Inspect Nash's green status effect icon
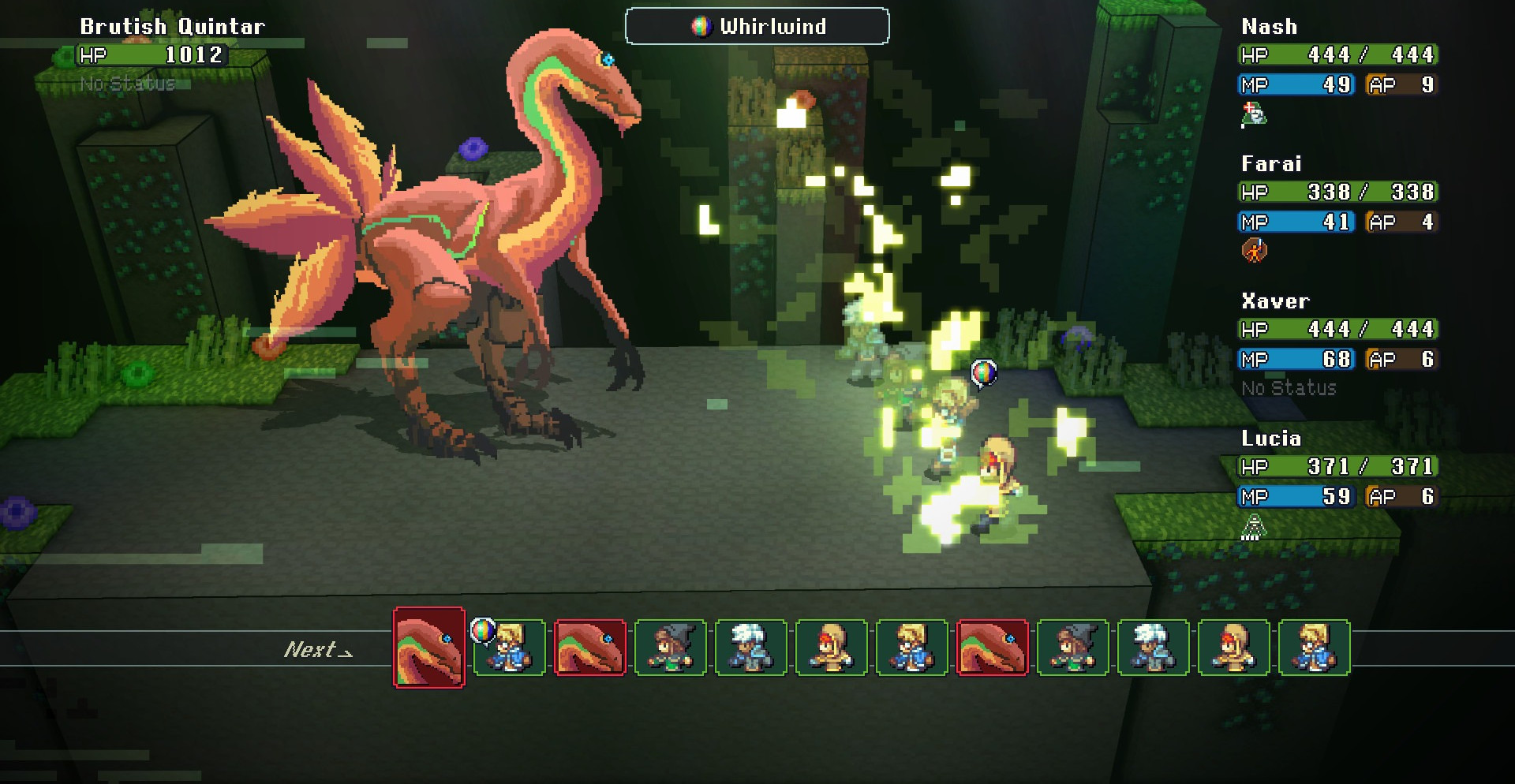 click(x=1254, y=115)
